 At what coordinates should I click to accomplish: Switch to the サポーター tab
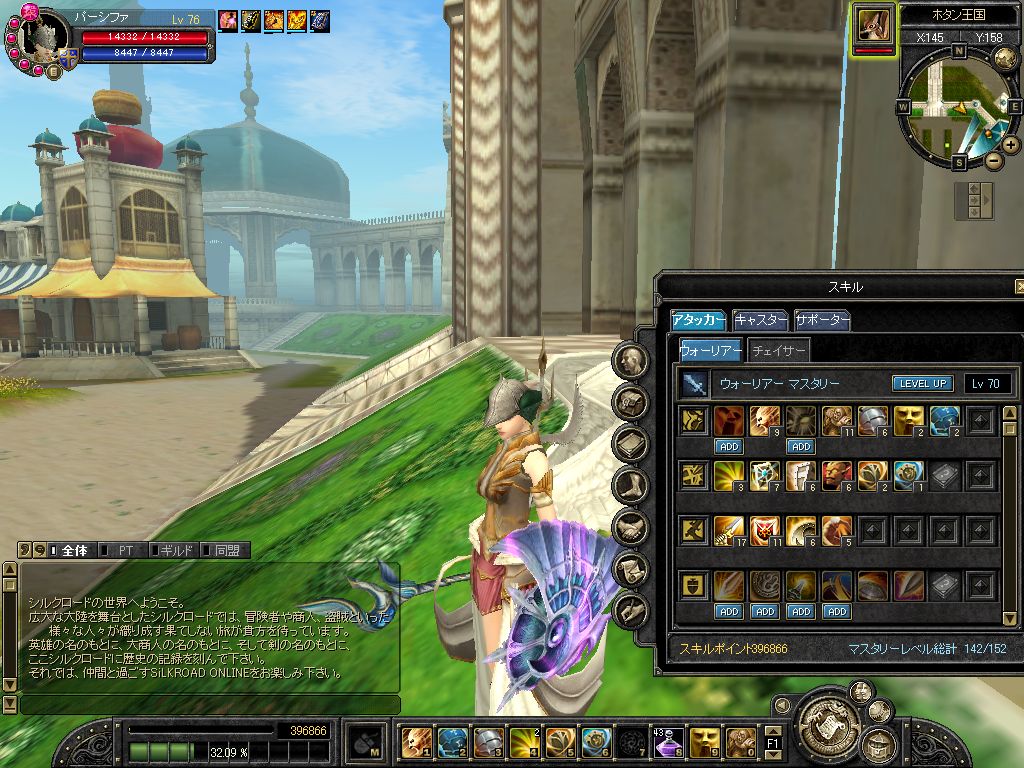[822, 320]
